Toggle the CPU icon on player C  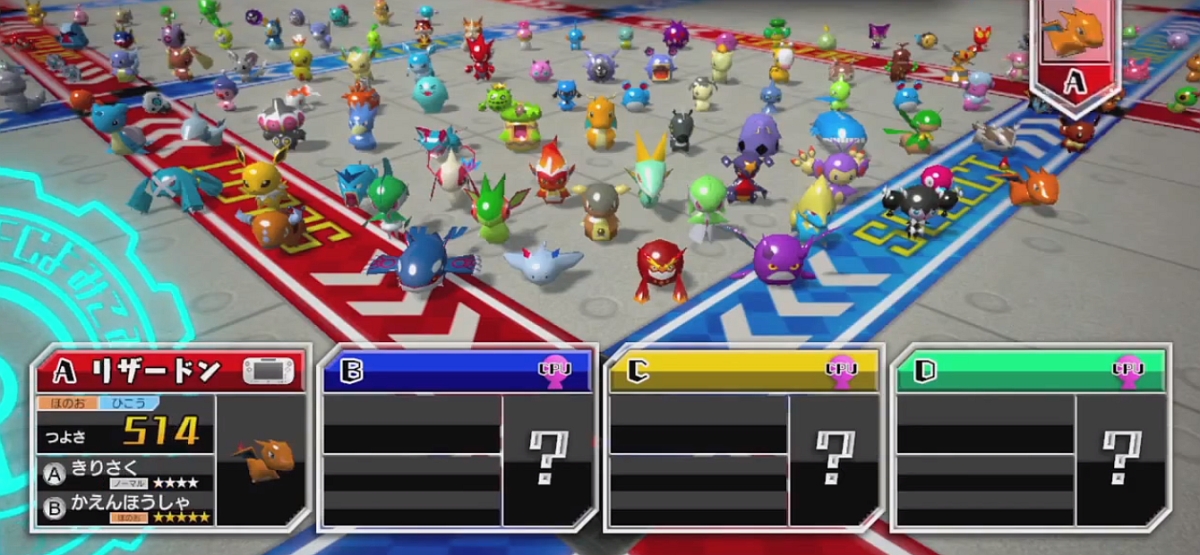[x=840, y=370]
